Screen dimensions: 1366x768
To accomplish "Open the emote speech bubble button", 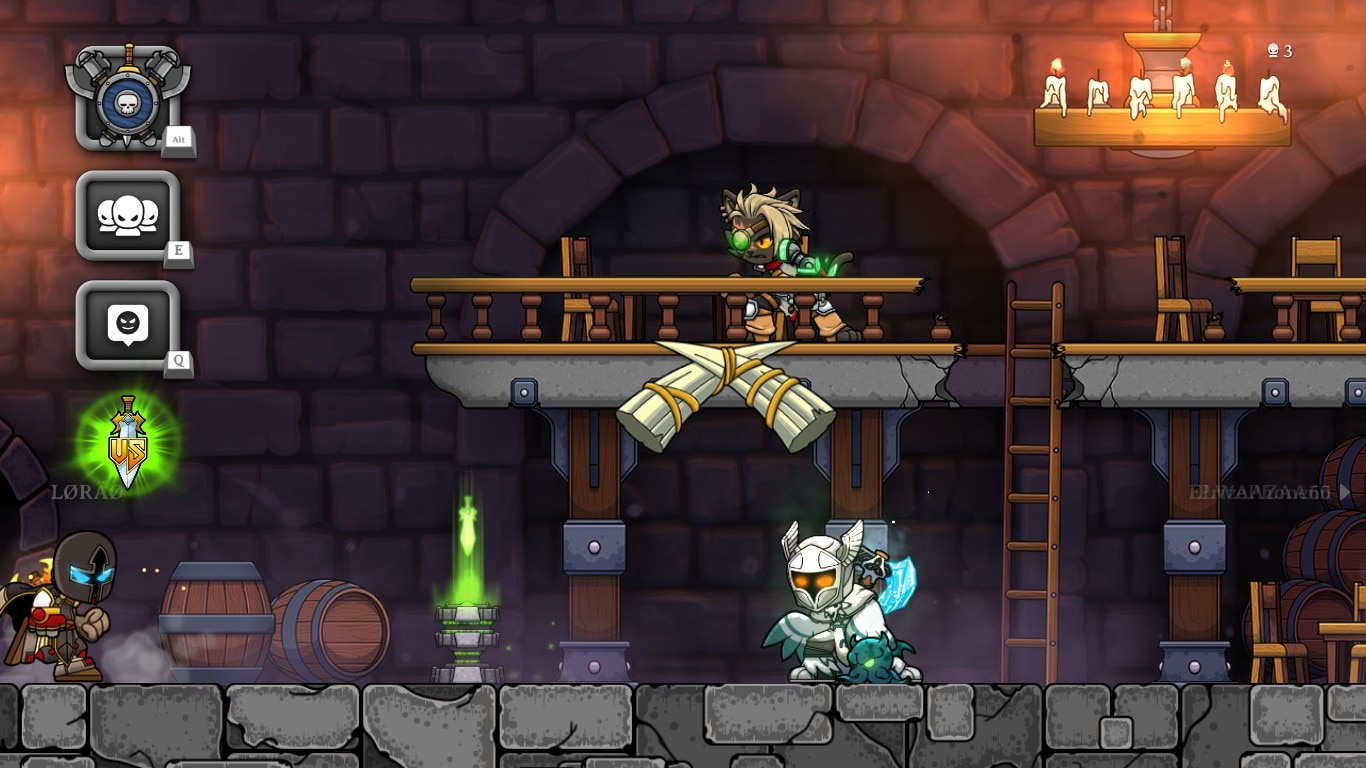I will point(128,325).
